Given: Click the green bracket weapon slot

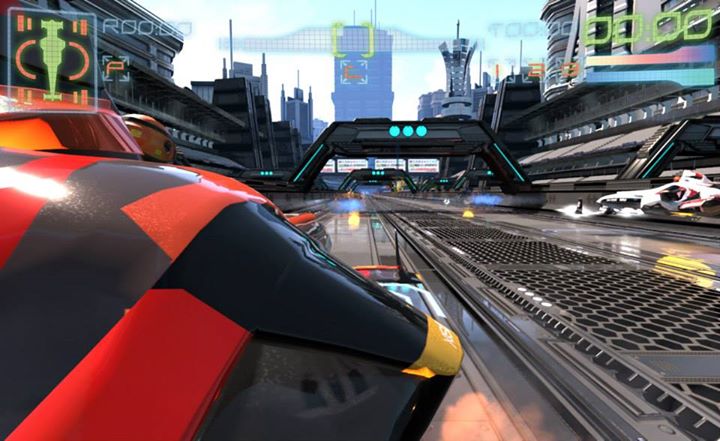Looking at the screenshot, I should [x=352, y=39].
